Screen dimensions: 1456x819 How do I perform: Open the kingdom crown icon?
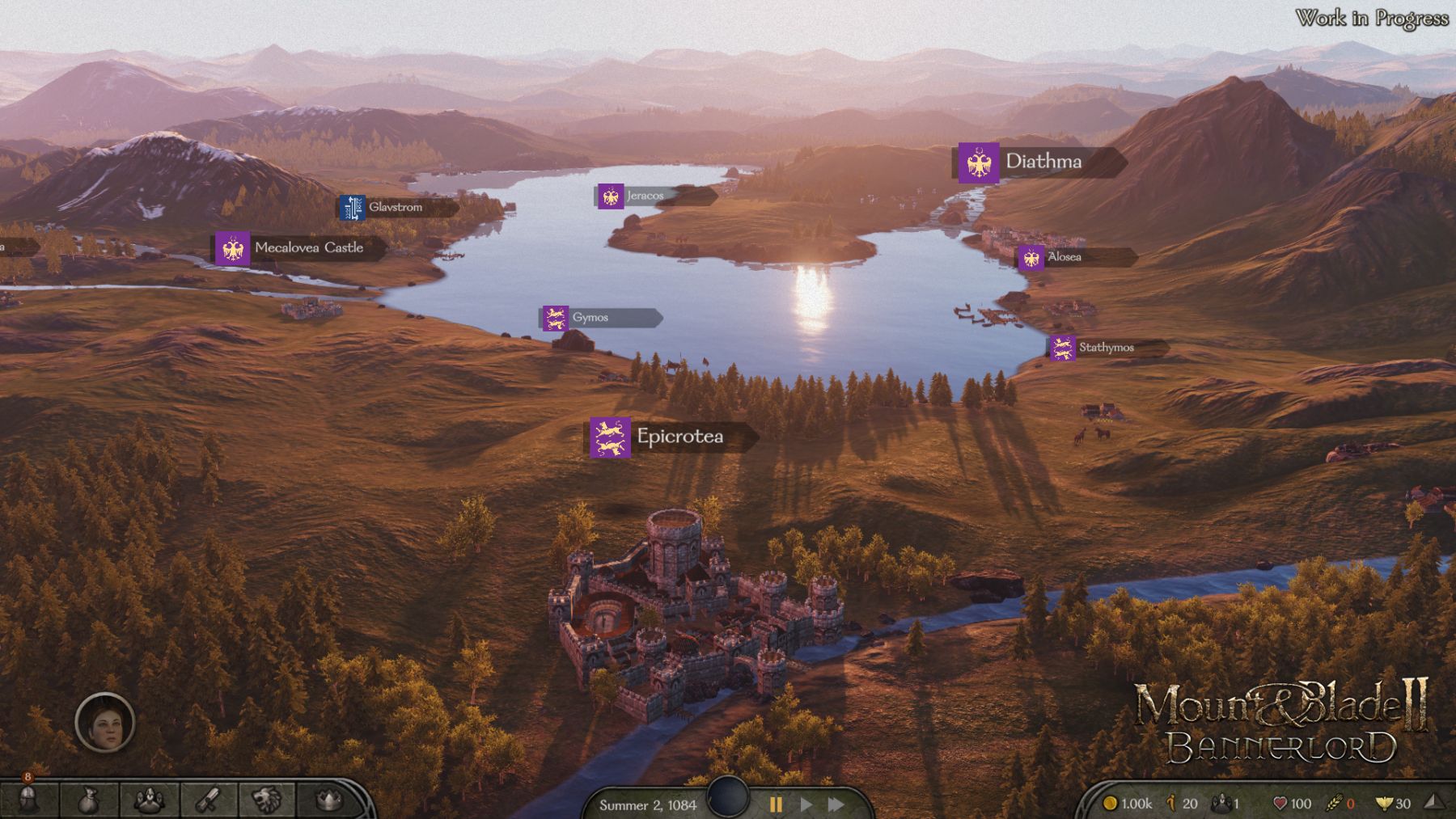(328, 800)
